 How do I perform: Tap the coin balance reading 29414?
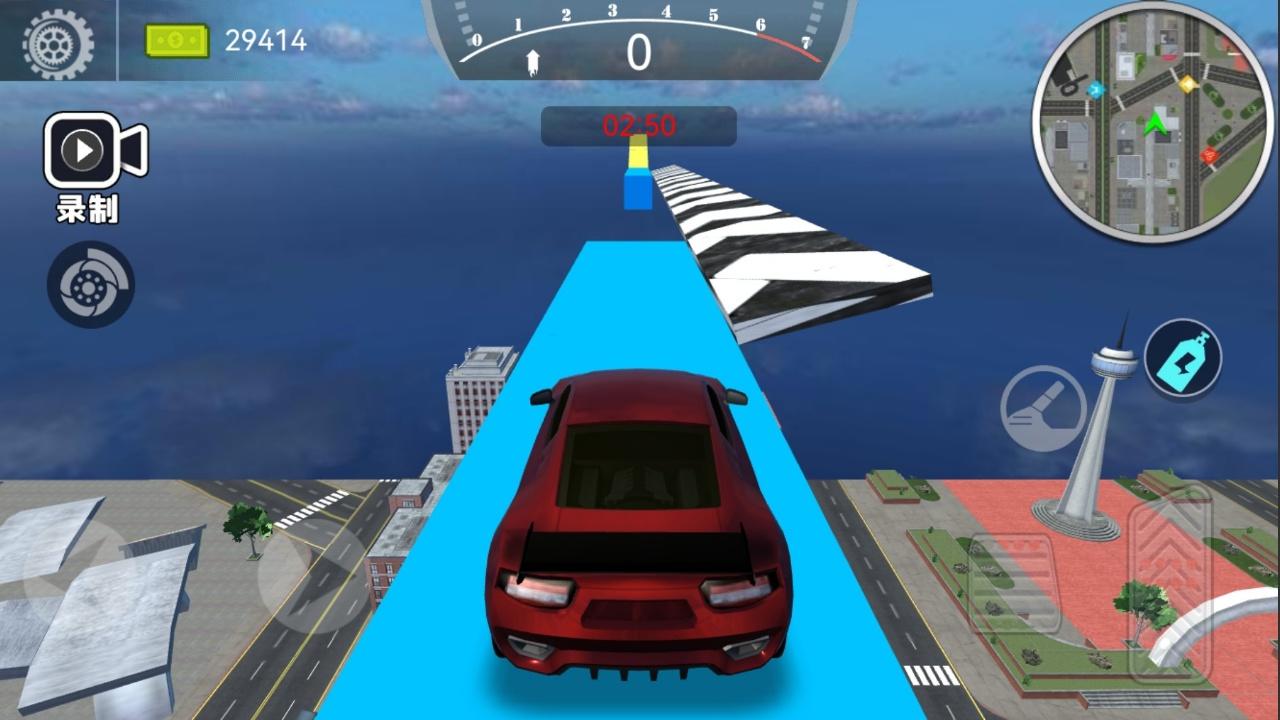click(x=265, y=40)
